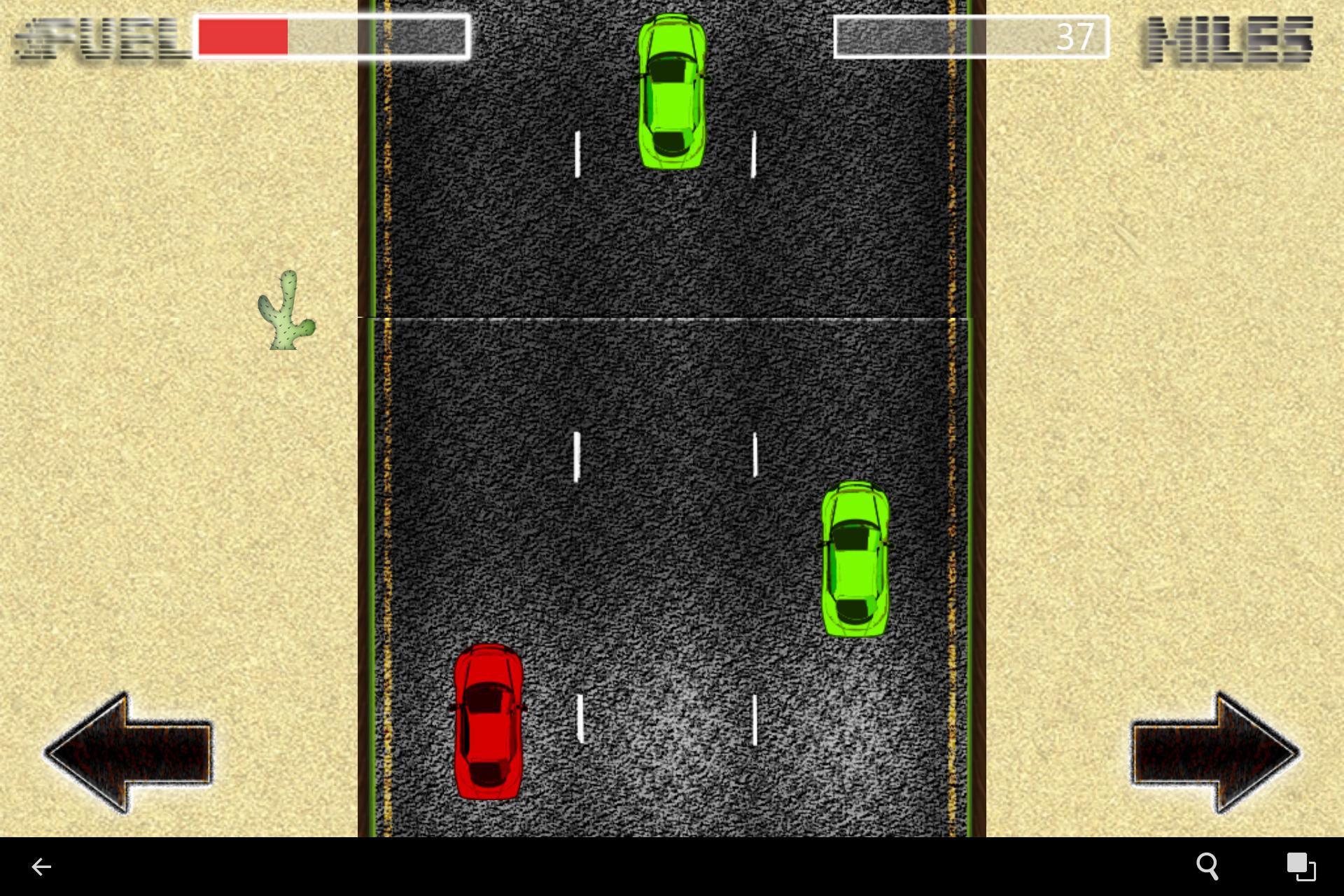Click the FUEL label icon
This screenshot has width=1344, height=896.
point(91,38)
